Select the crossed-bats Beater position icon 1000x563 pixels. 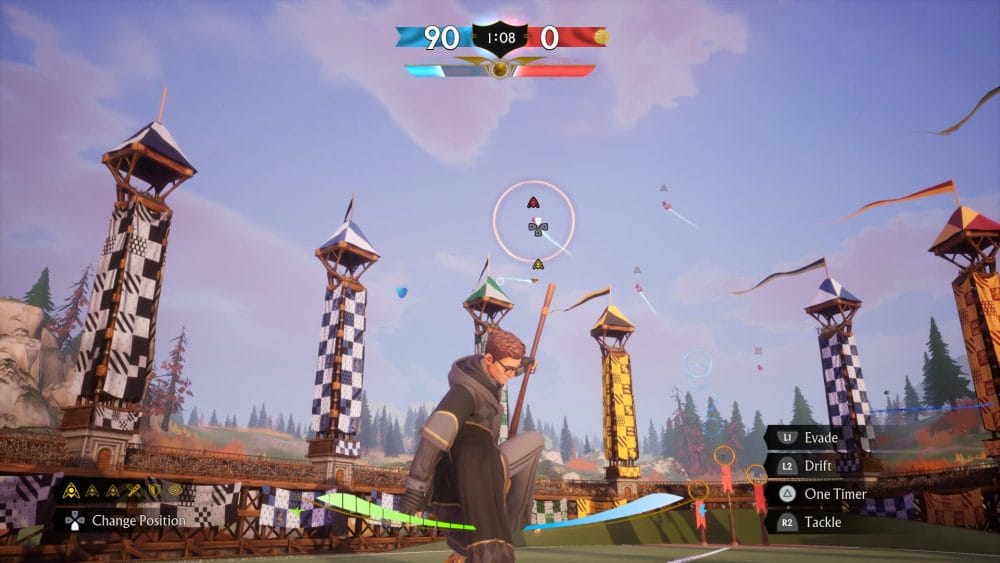point(134,491)
